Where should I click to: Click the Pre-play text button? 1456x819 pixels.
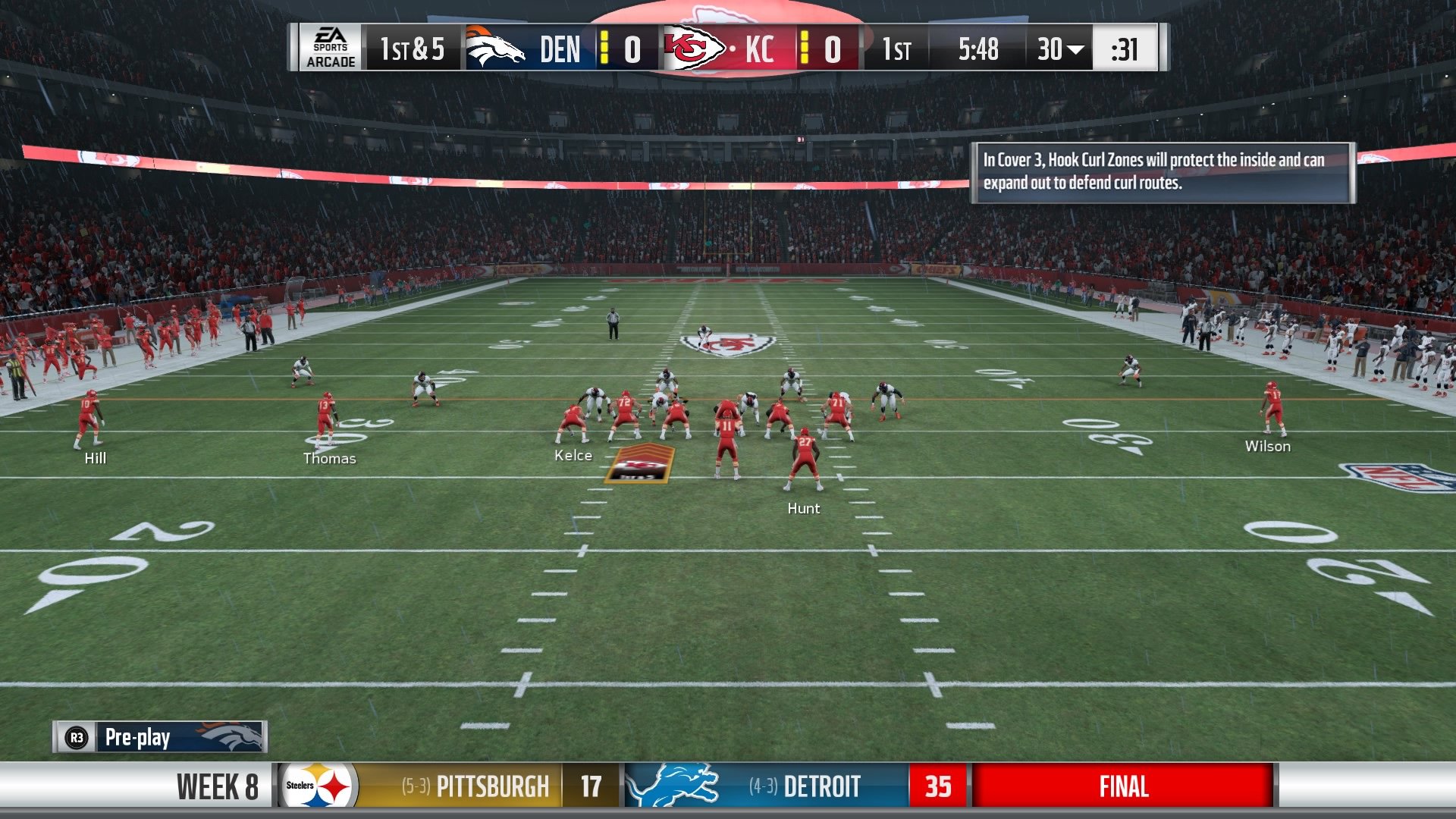tap(138, 736)
